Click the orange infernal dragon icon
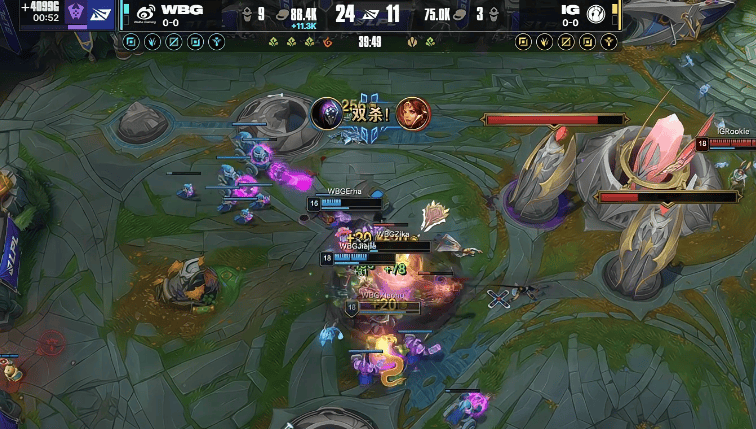The width and height of the screenshot is (756, 429). (327, 42)
